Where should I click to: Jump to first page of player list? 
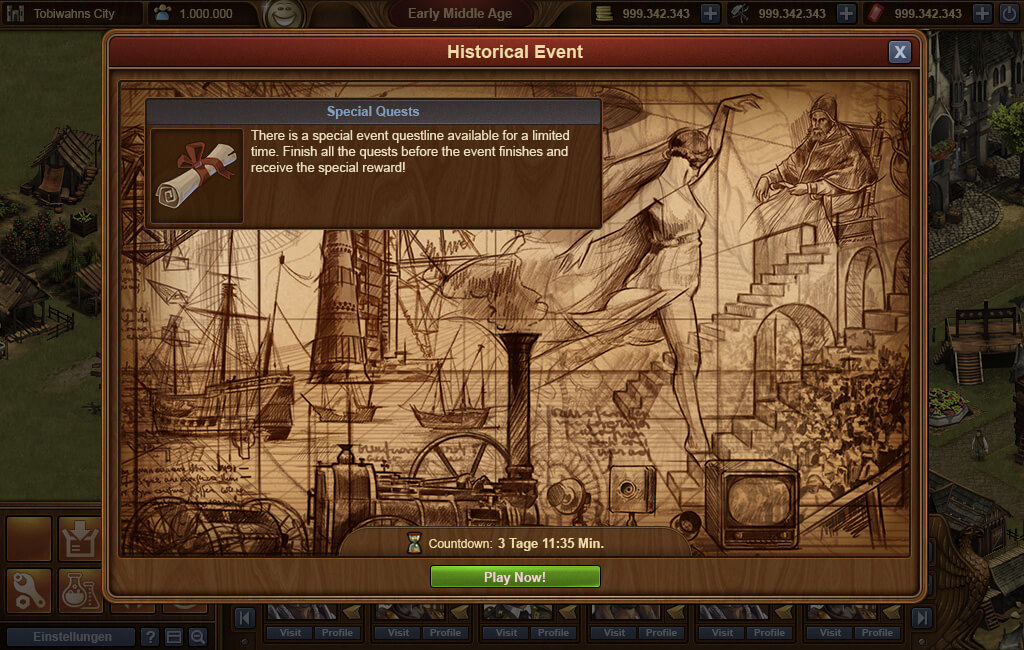pyautogui.click(x=243, y=618)
